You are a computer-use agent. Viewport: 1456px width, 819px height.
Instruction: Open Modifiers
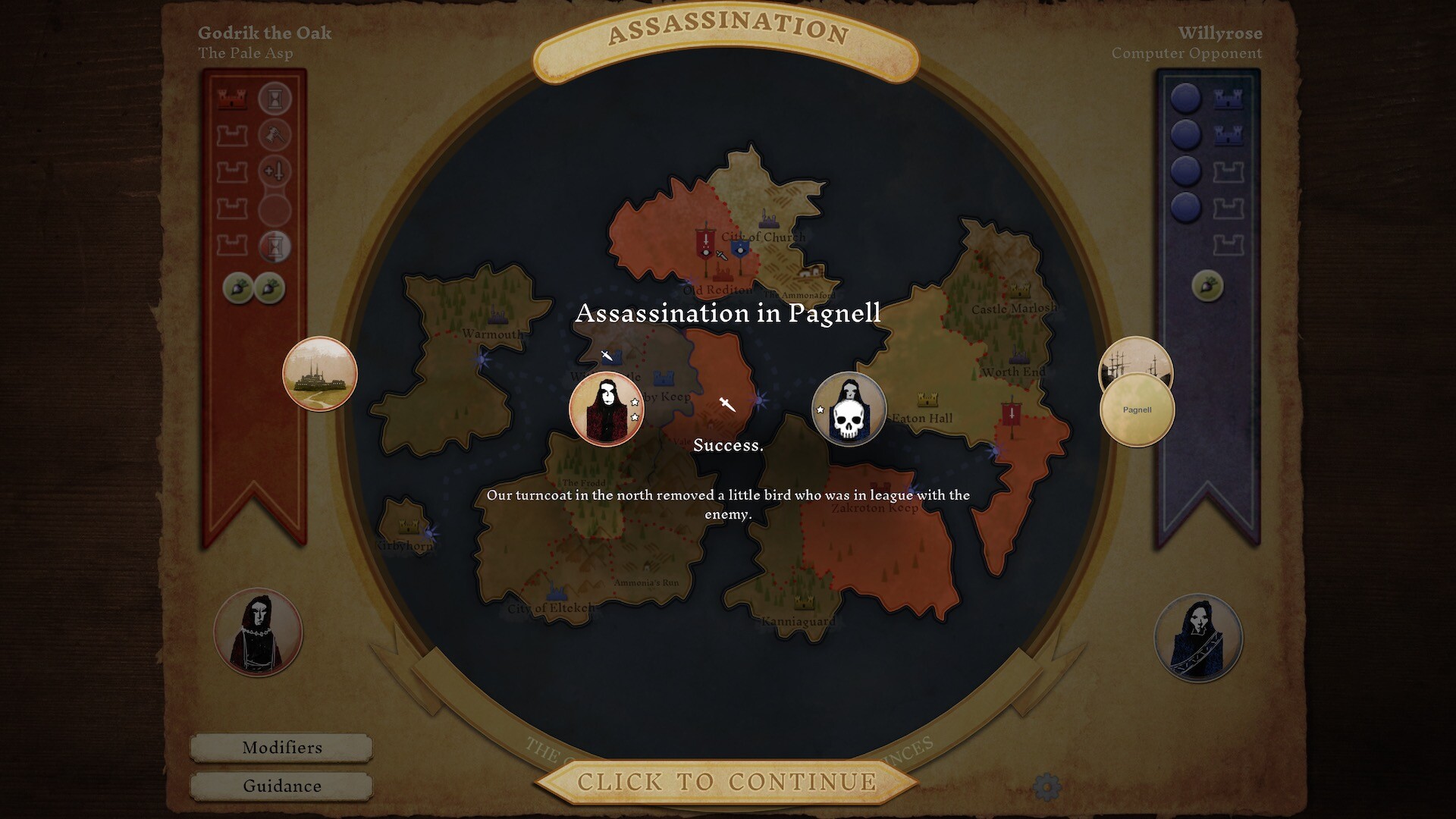282,748
